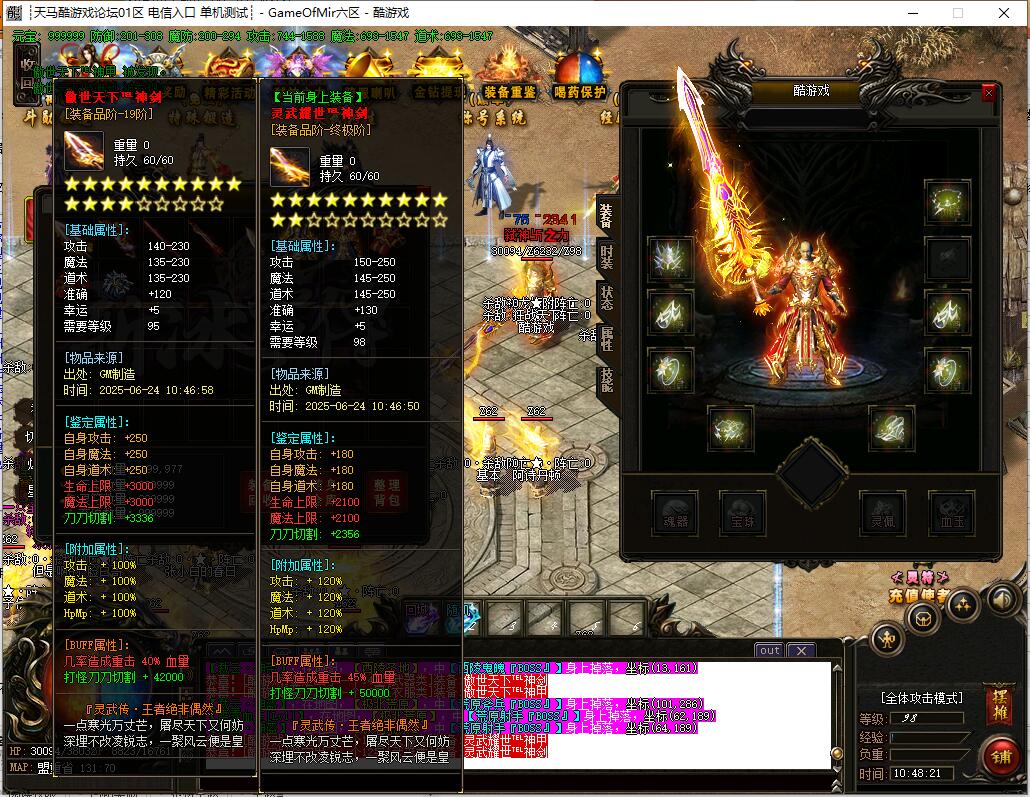Open the 时装 fashion tab
Screen dimensions: 1030x797
coord(606,255)
